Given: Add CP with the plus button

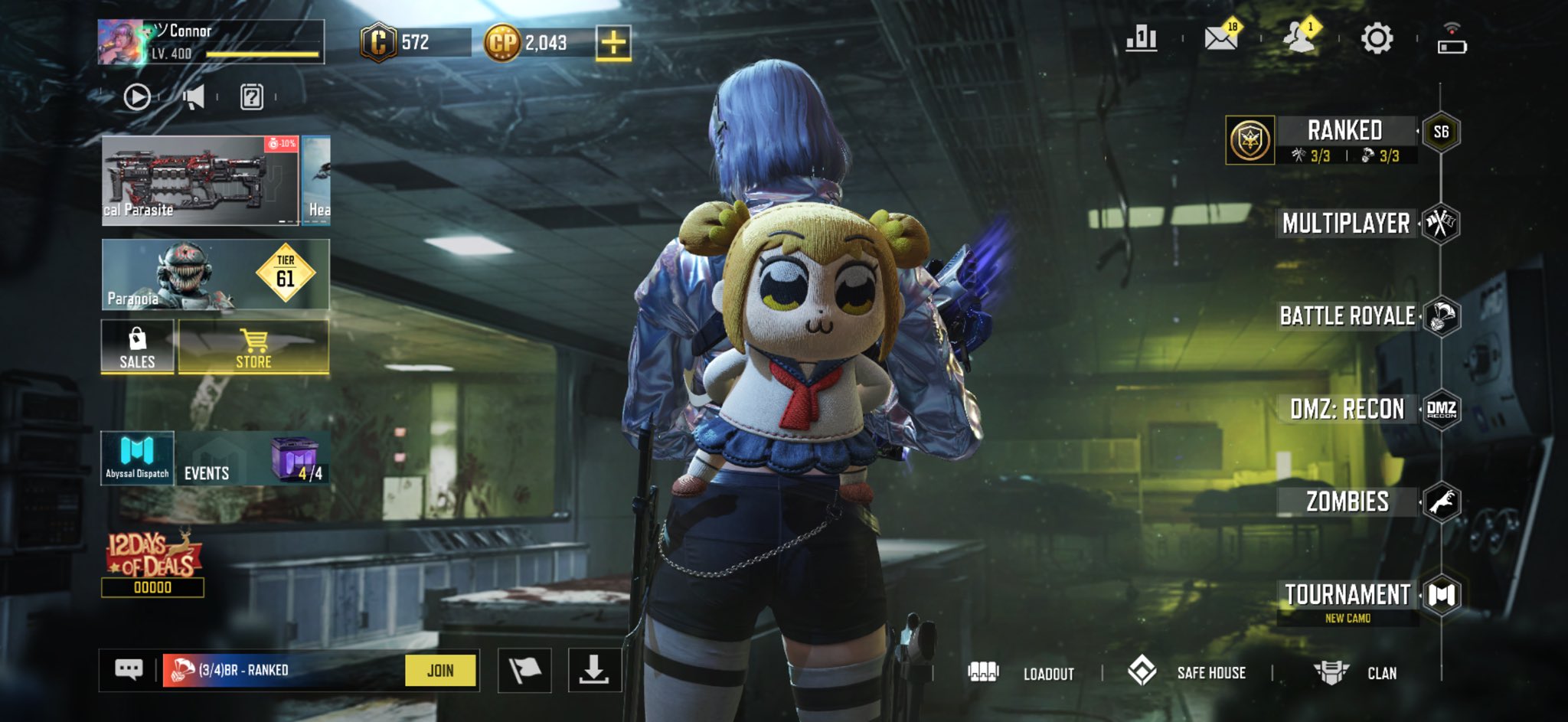Looking at the screenshot, I should (x=613, y=42).
